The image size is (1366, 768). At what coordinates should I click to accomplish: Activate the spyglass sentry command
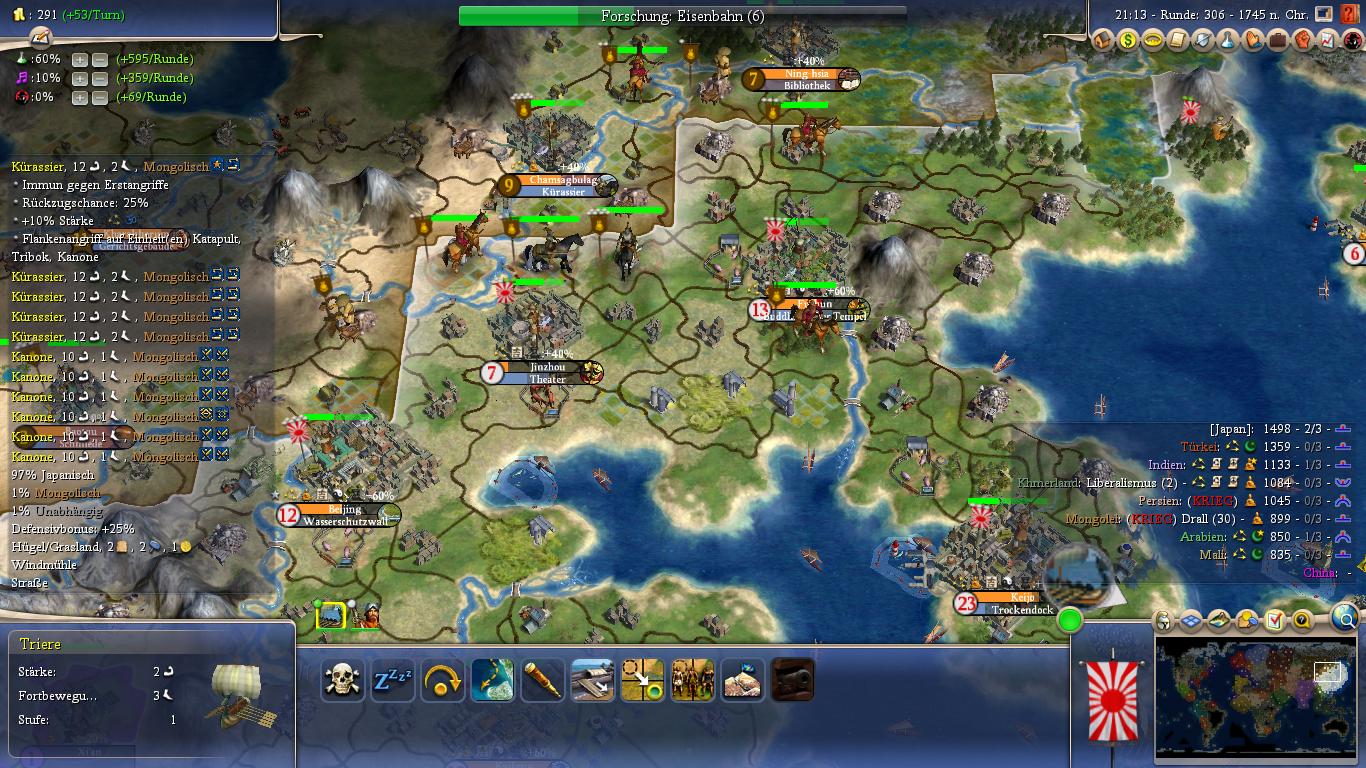[542, 680]
